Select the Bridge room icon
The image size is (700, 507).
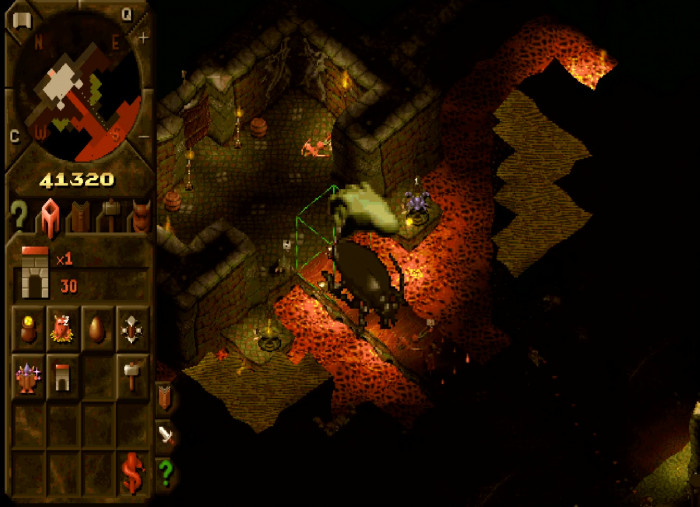(63, 376)
